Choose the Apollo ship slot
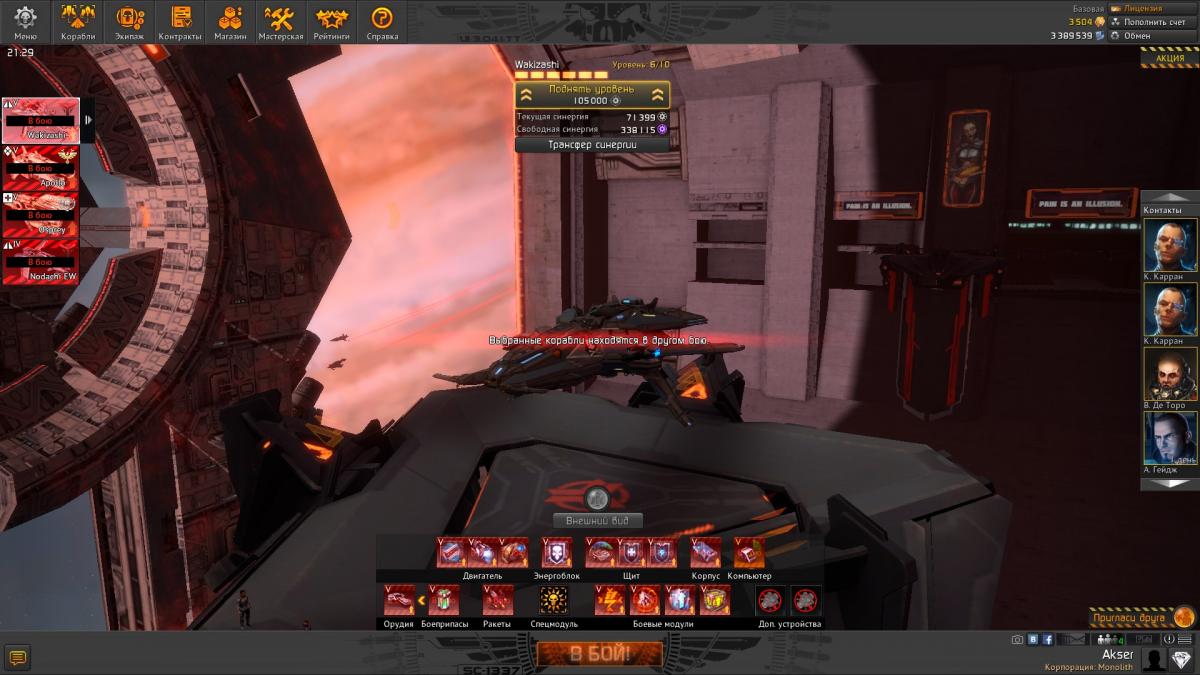 coord(41,168)
